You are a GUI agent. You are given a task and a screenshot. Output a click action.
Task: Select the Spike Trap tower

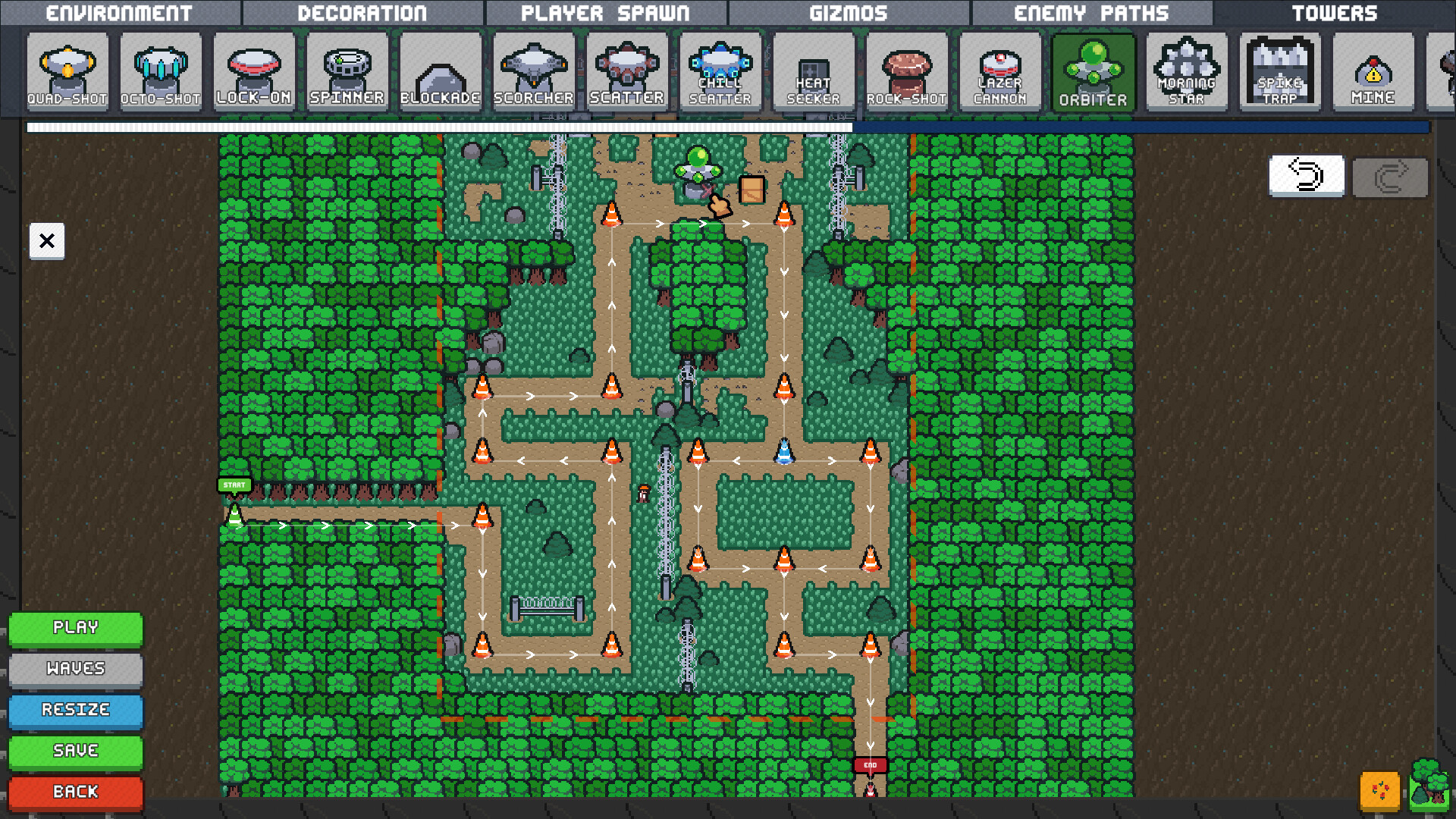[1279, 70]
